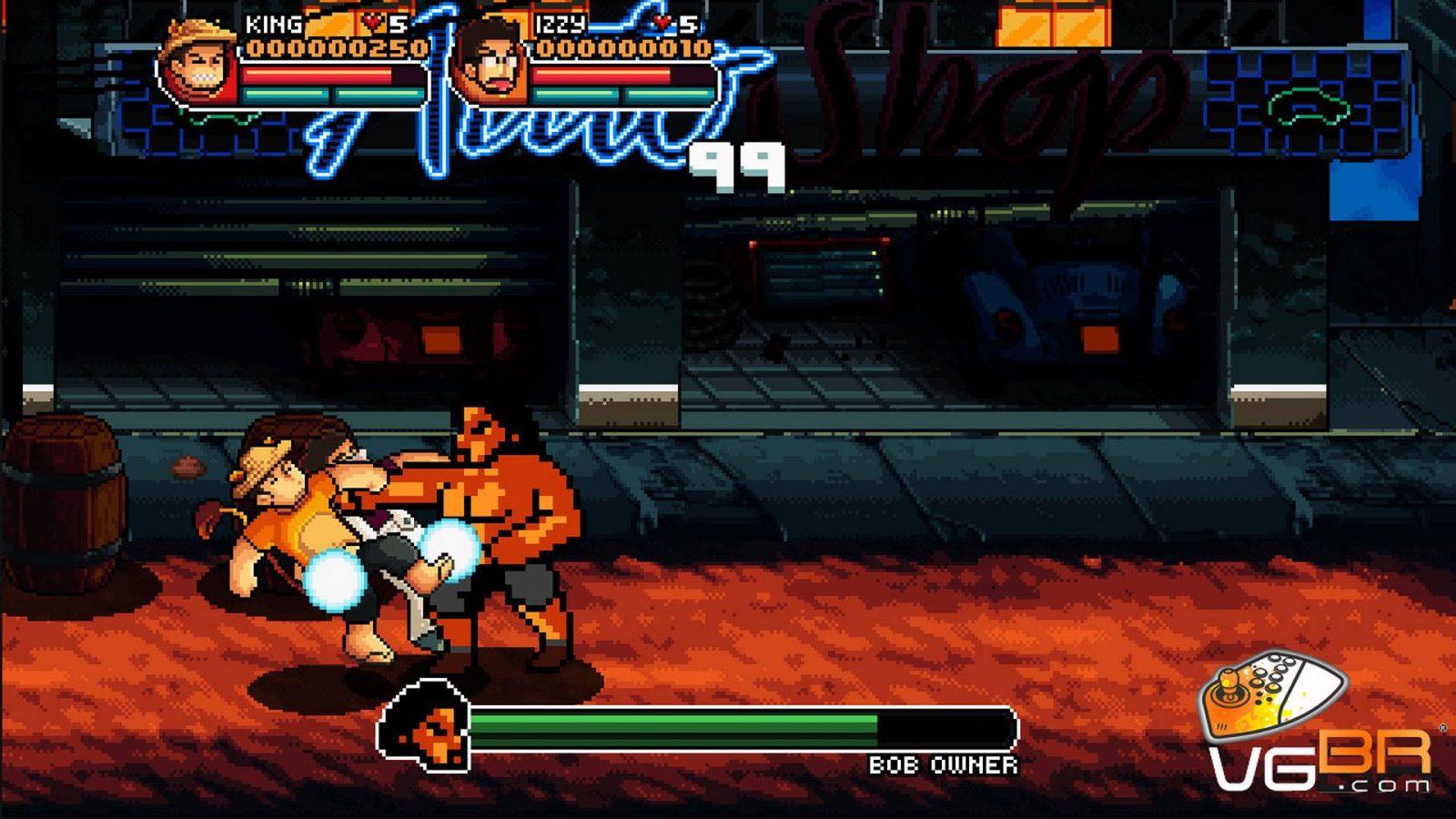Image resolution: width=1456 pixels, height=819 pixels.
Task: Click the Bob Owner boss portrait
Action: (x=425, y=724)
